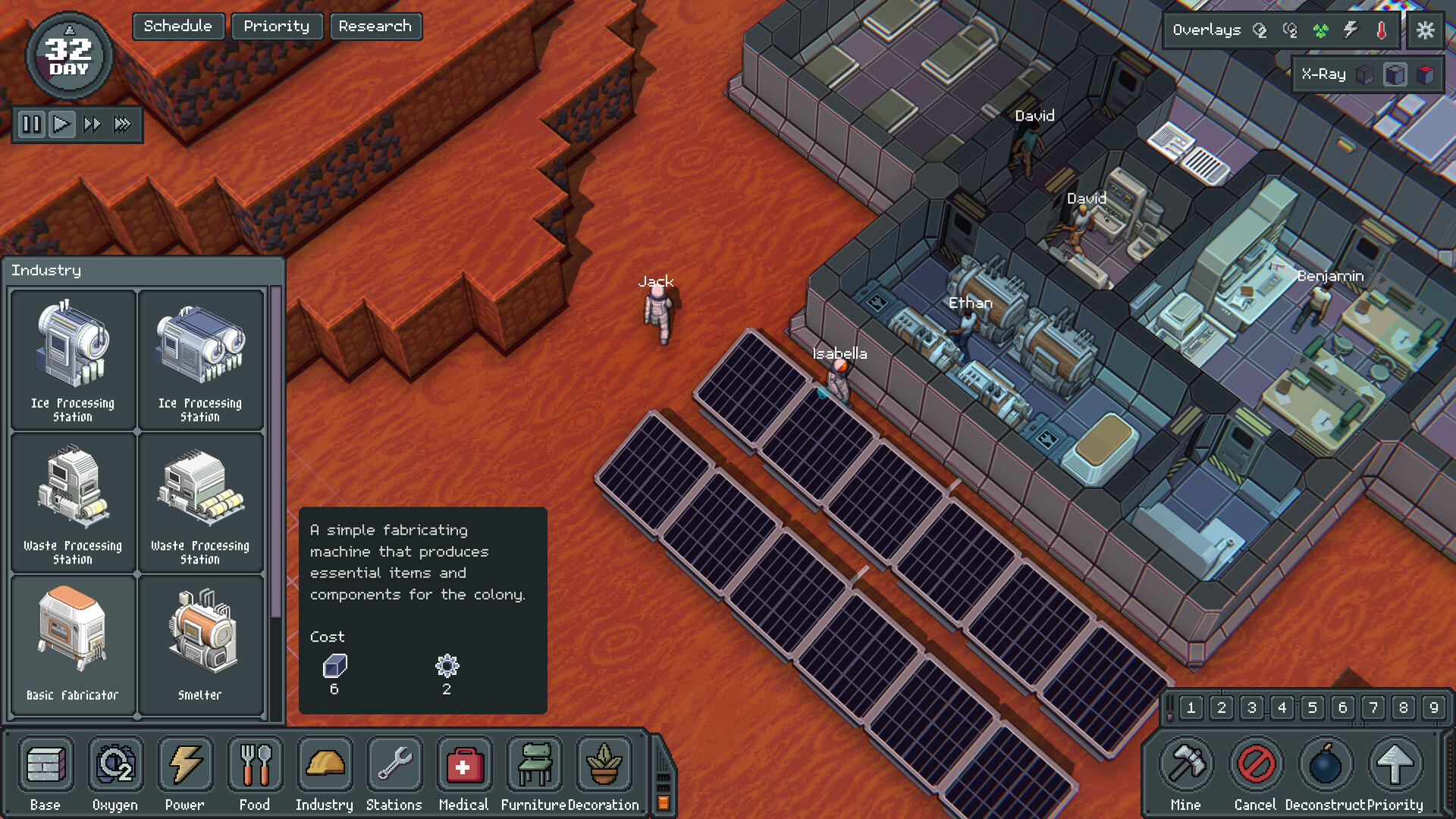The height and width of the screenshot is (819, 1456).
Task: Toggle the temperature overlay
Action: [x=1380, y=30]
